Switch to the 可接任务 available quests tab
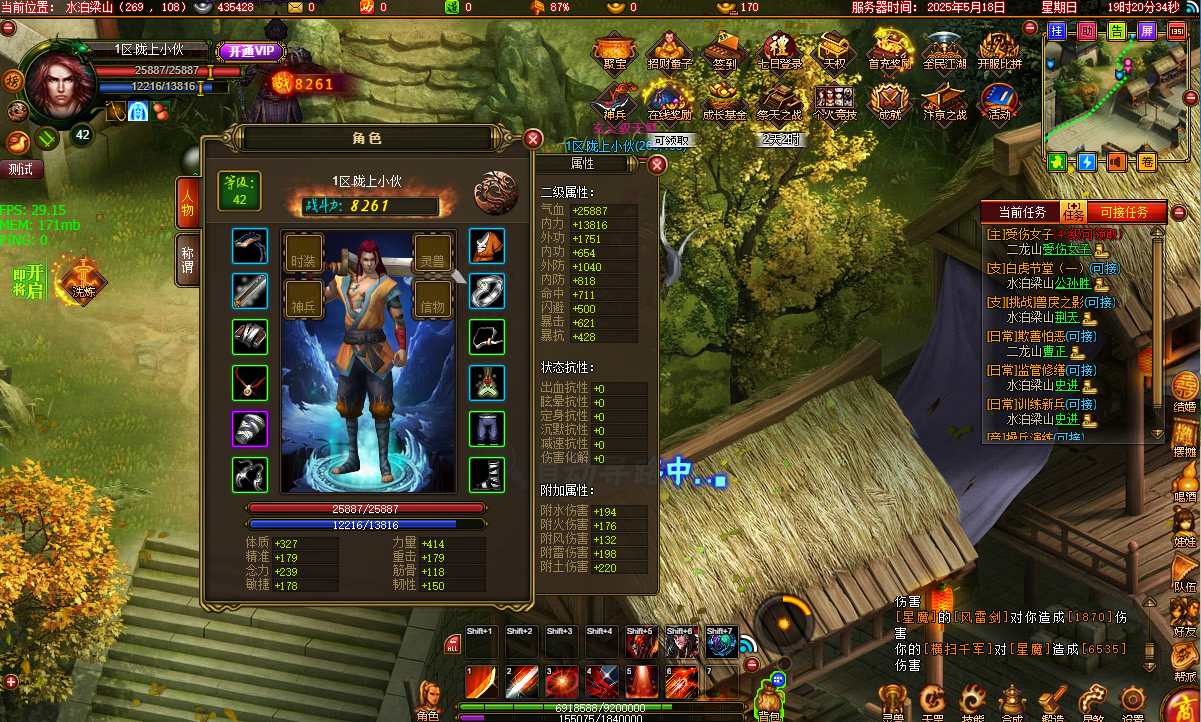This screenshot has height=722, width=1201. (x=1130, y=212)
